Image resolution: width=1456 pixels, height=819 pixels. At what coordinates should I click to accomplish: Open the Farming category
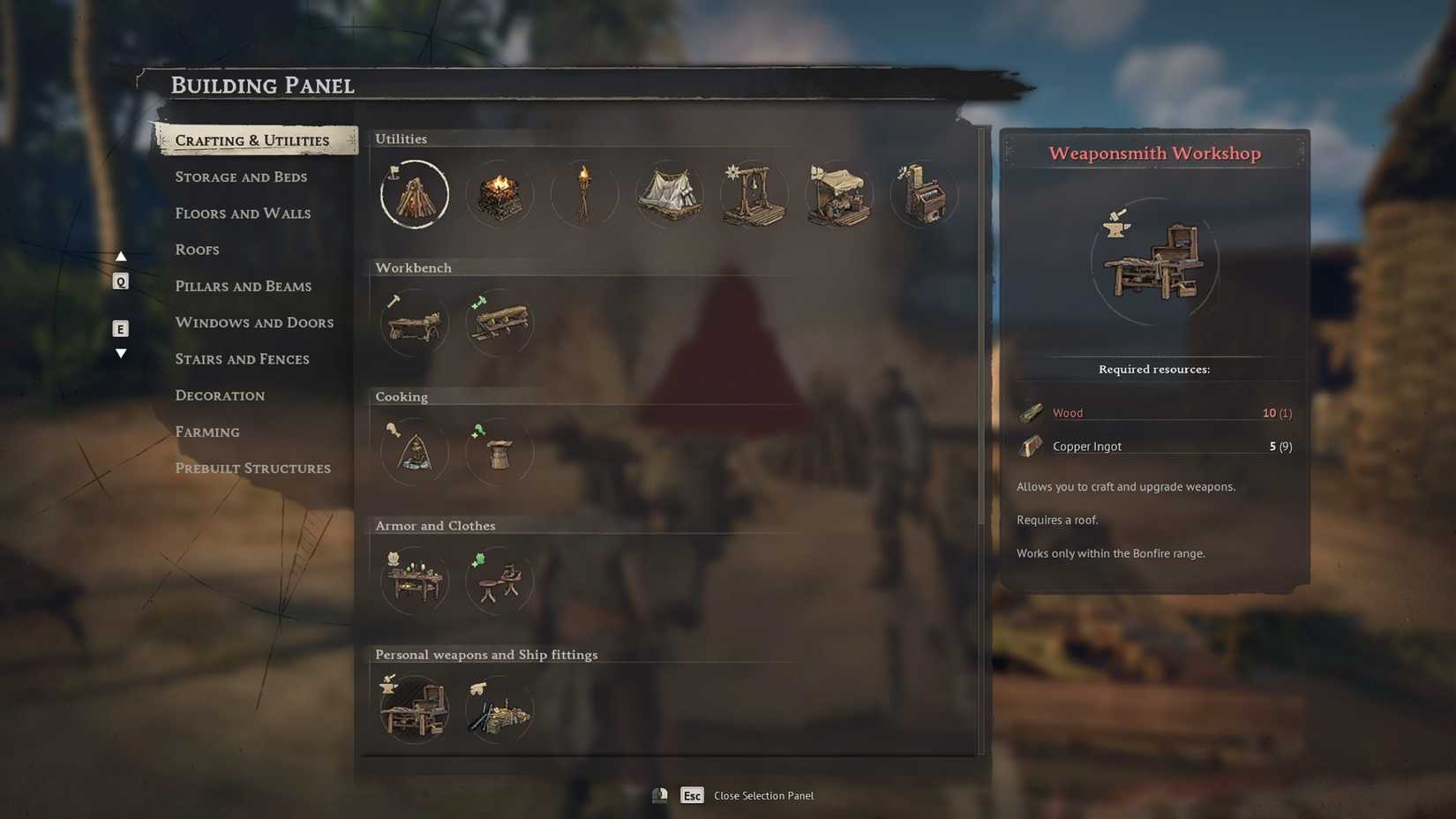tap(207, 432)
